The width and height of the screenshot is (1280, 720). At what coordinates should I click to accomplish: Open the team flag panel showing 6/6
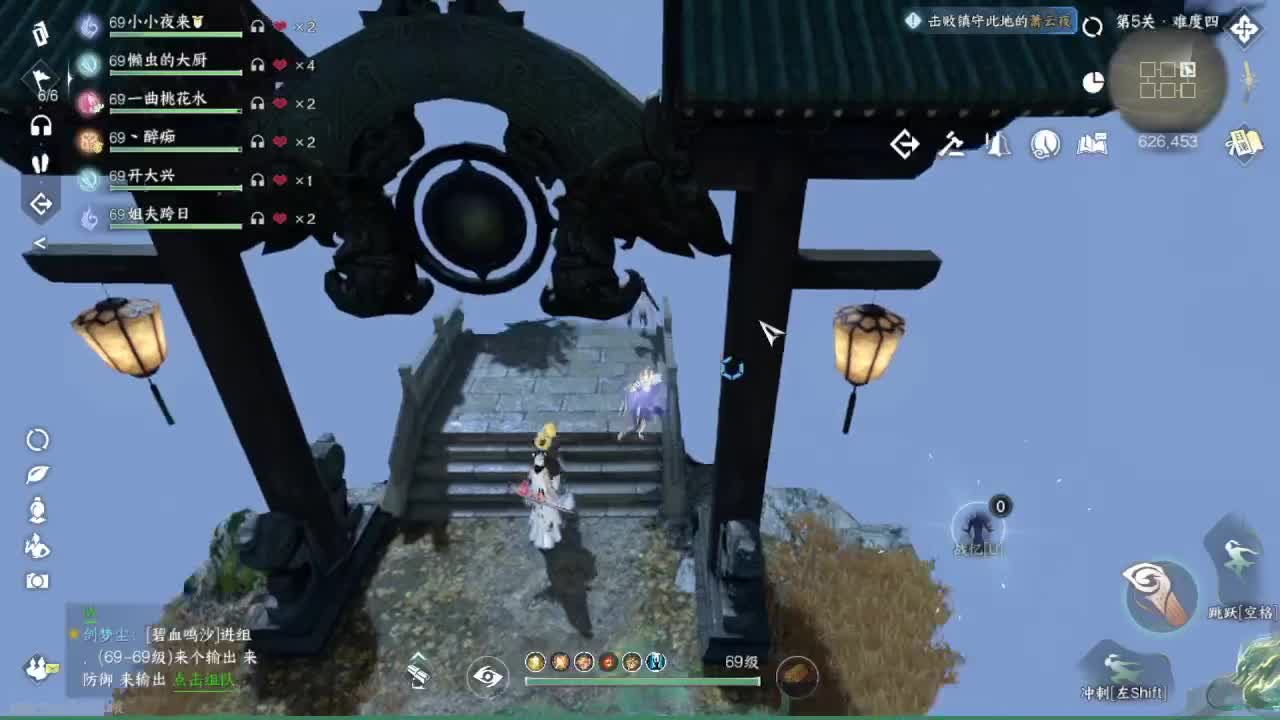pos(40,78)
